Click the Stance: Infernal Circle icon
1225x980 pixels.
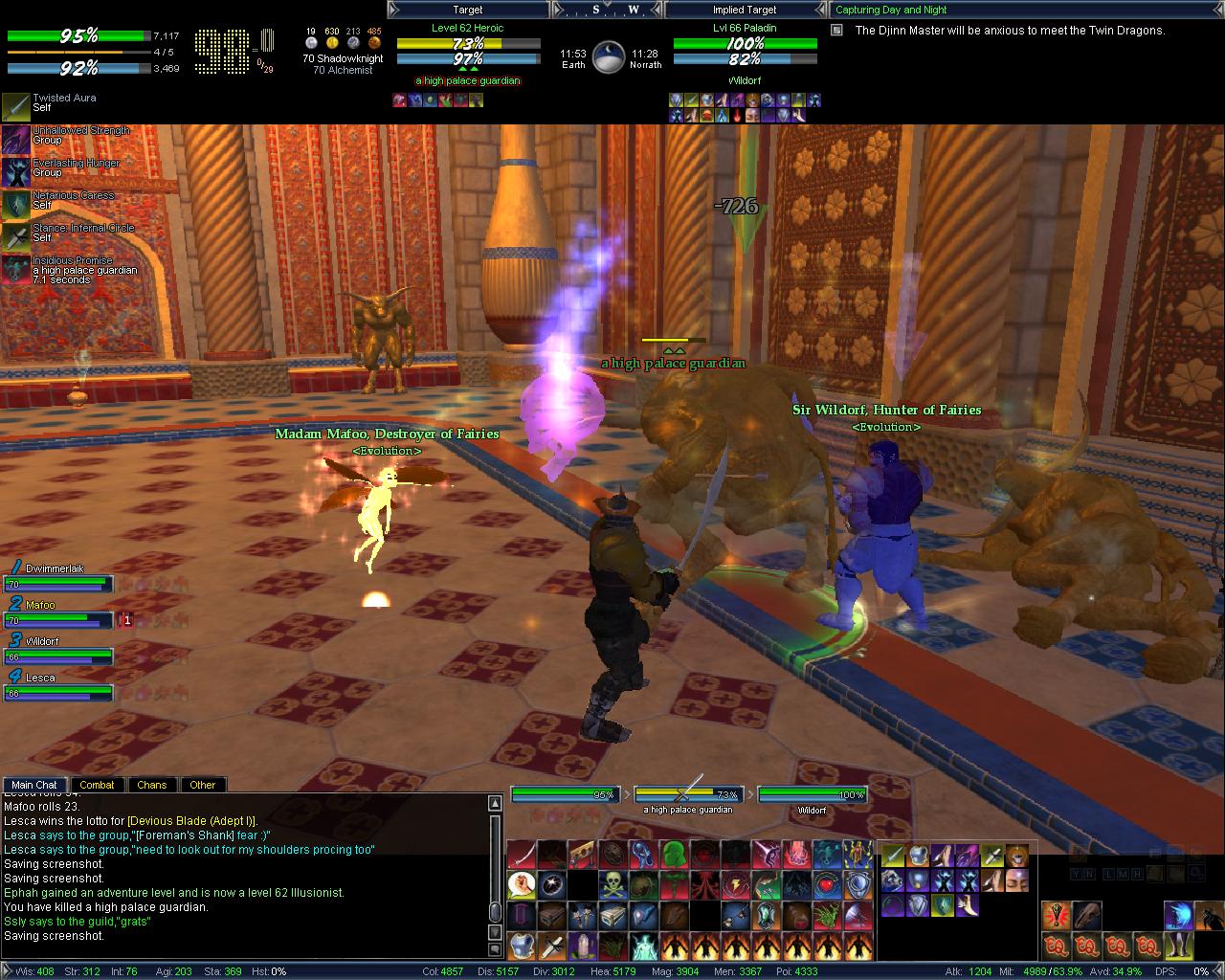point(16,237)
